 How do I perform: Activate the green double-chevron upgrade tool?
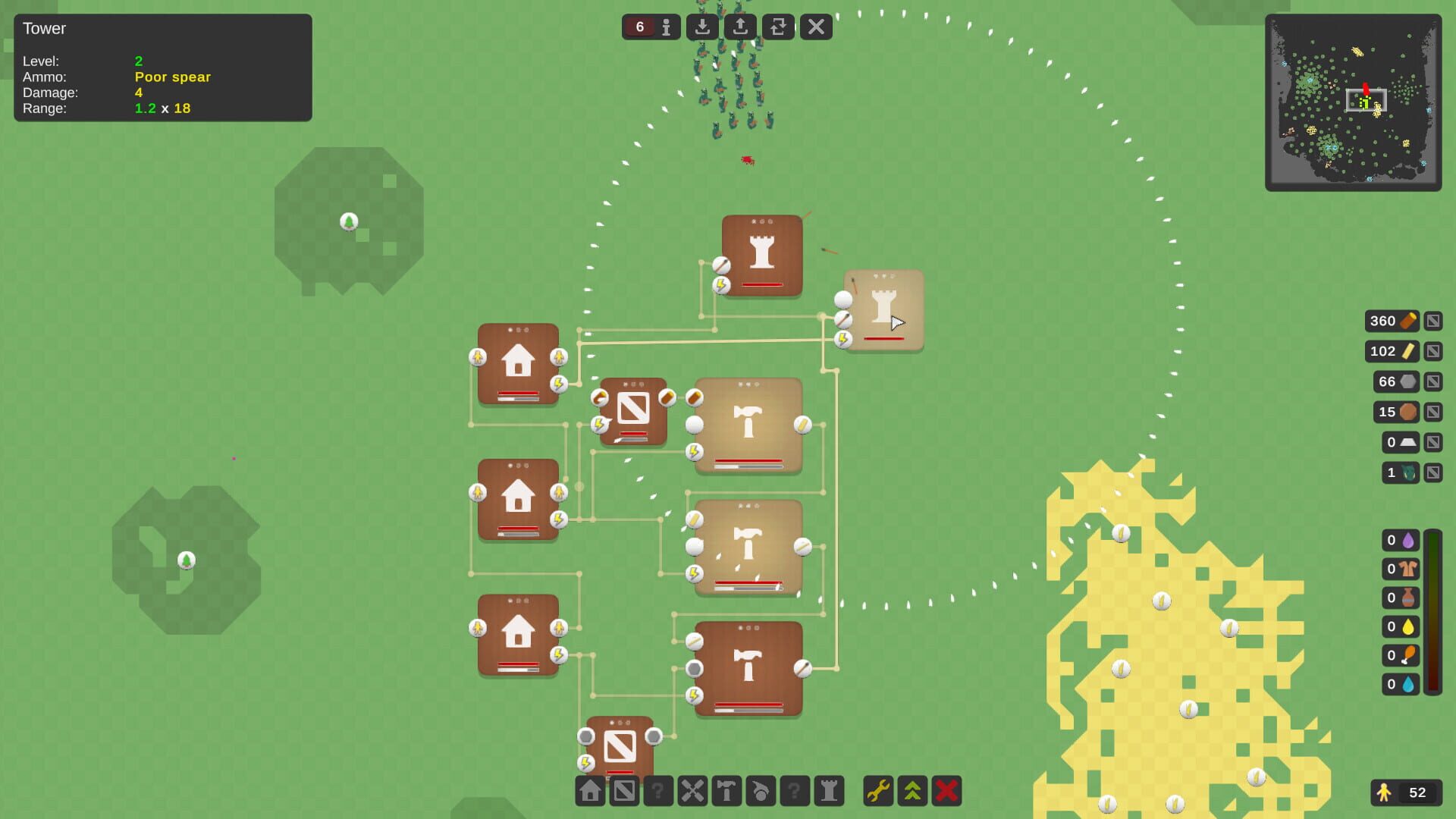tap(912, 791)
